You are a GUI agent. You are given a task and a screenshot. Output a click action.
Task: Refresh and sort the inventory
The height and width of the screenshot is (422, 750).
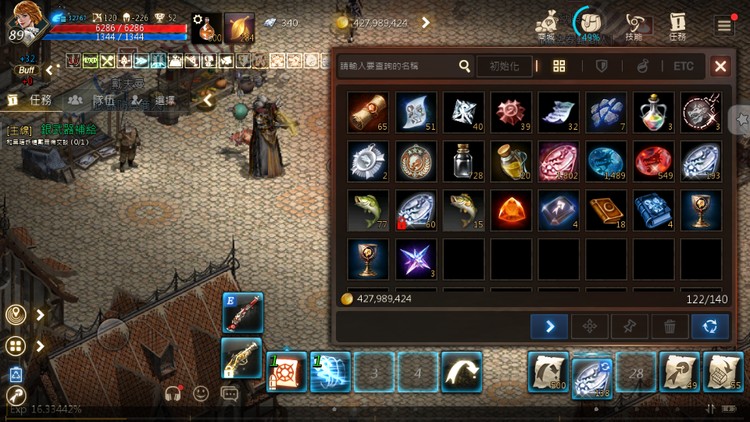710,326
